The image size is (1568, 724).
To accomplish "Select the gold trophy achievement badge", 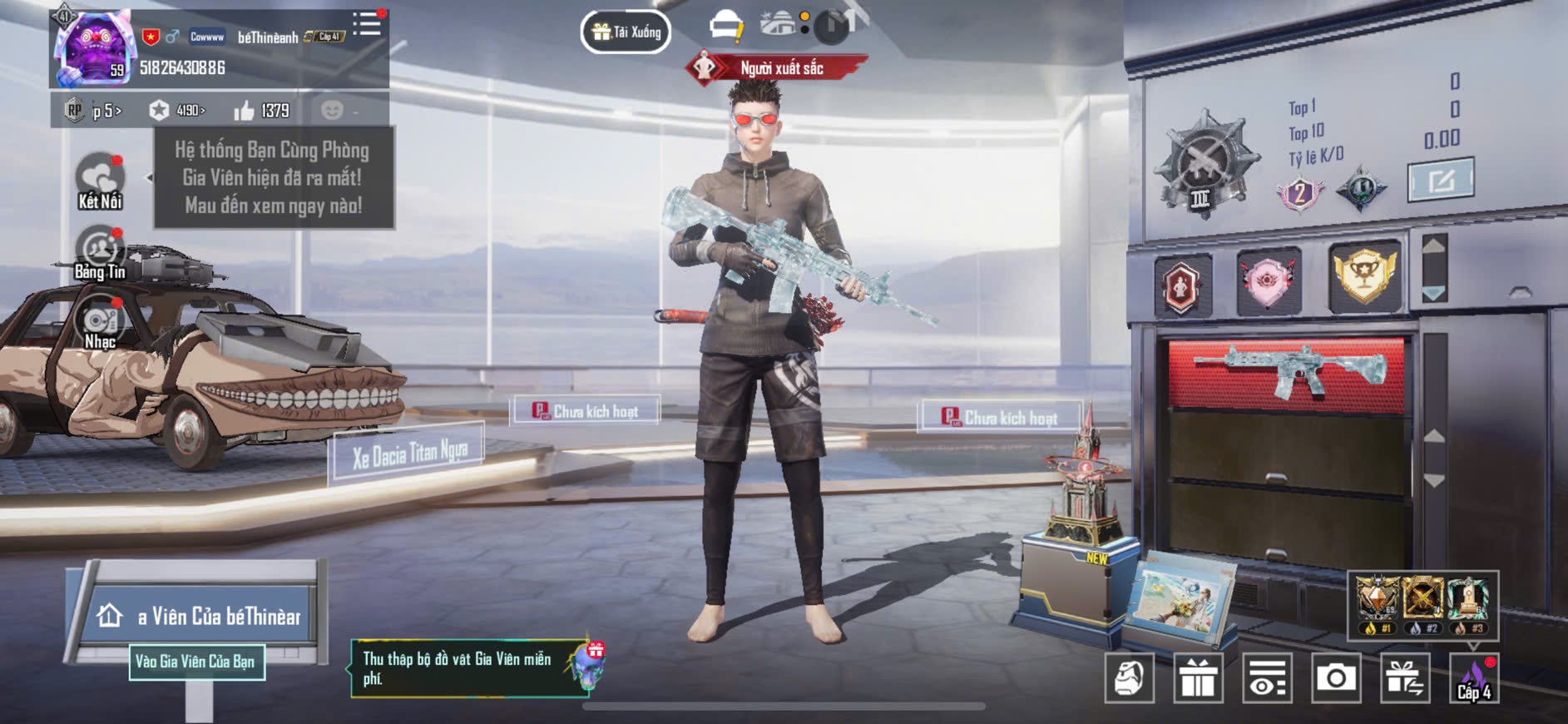I will [x=1363, y=275].
